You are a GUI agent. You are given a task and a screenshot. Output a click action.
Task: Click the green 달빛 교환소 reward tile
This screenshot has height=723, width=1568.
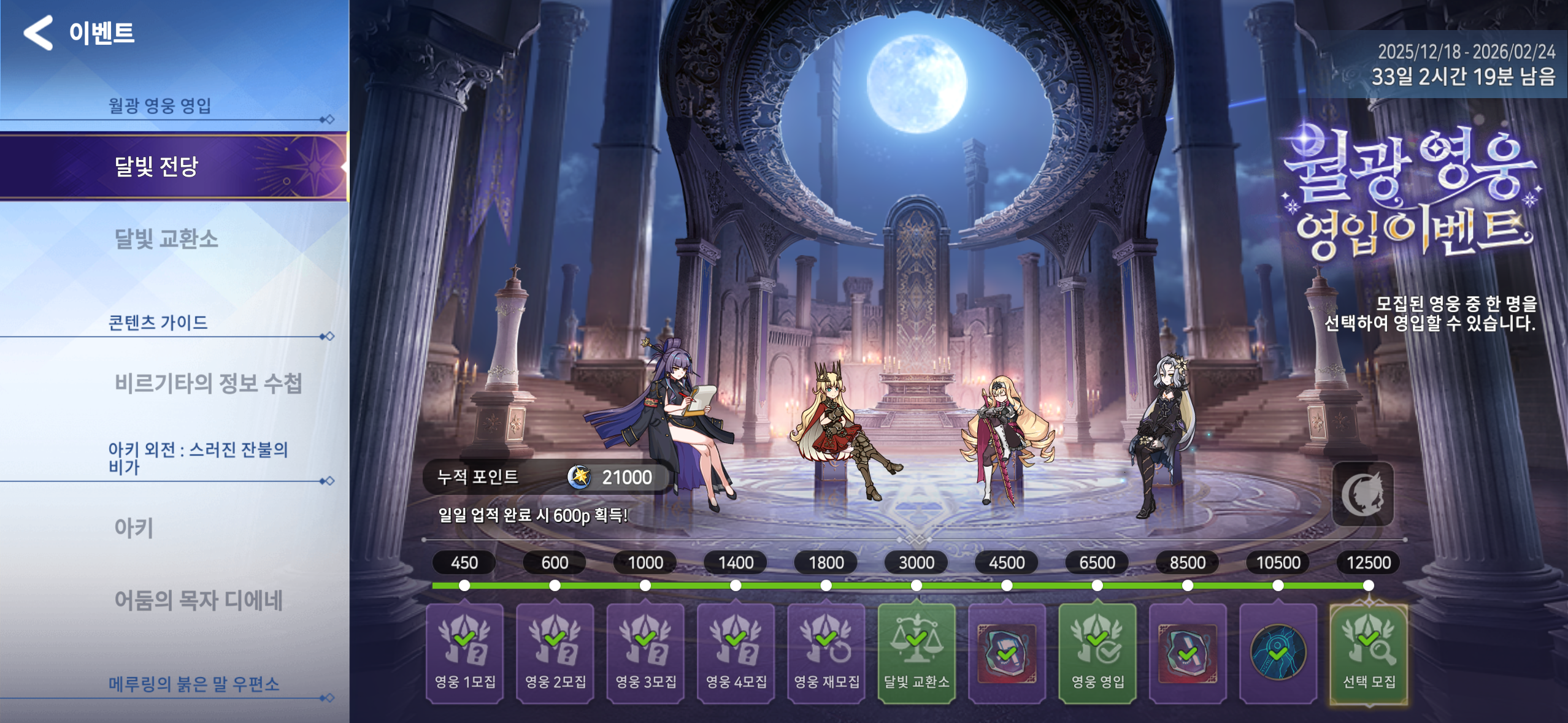point(917,652)
